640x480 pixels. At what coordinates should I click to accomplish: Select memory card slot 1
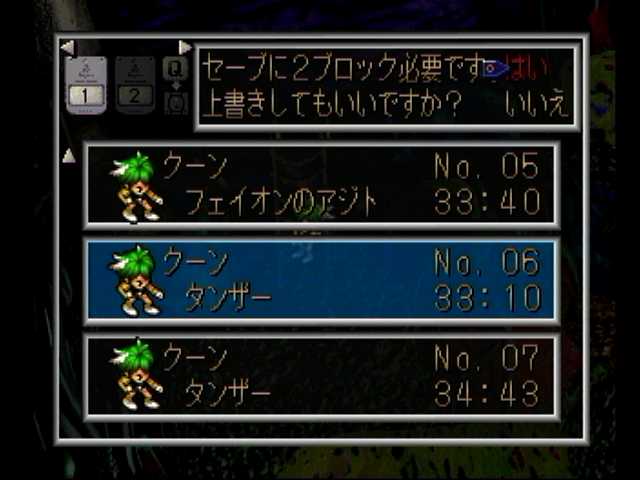[86, 86]
